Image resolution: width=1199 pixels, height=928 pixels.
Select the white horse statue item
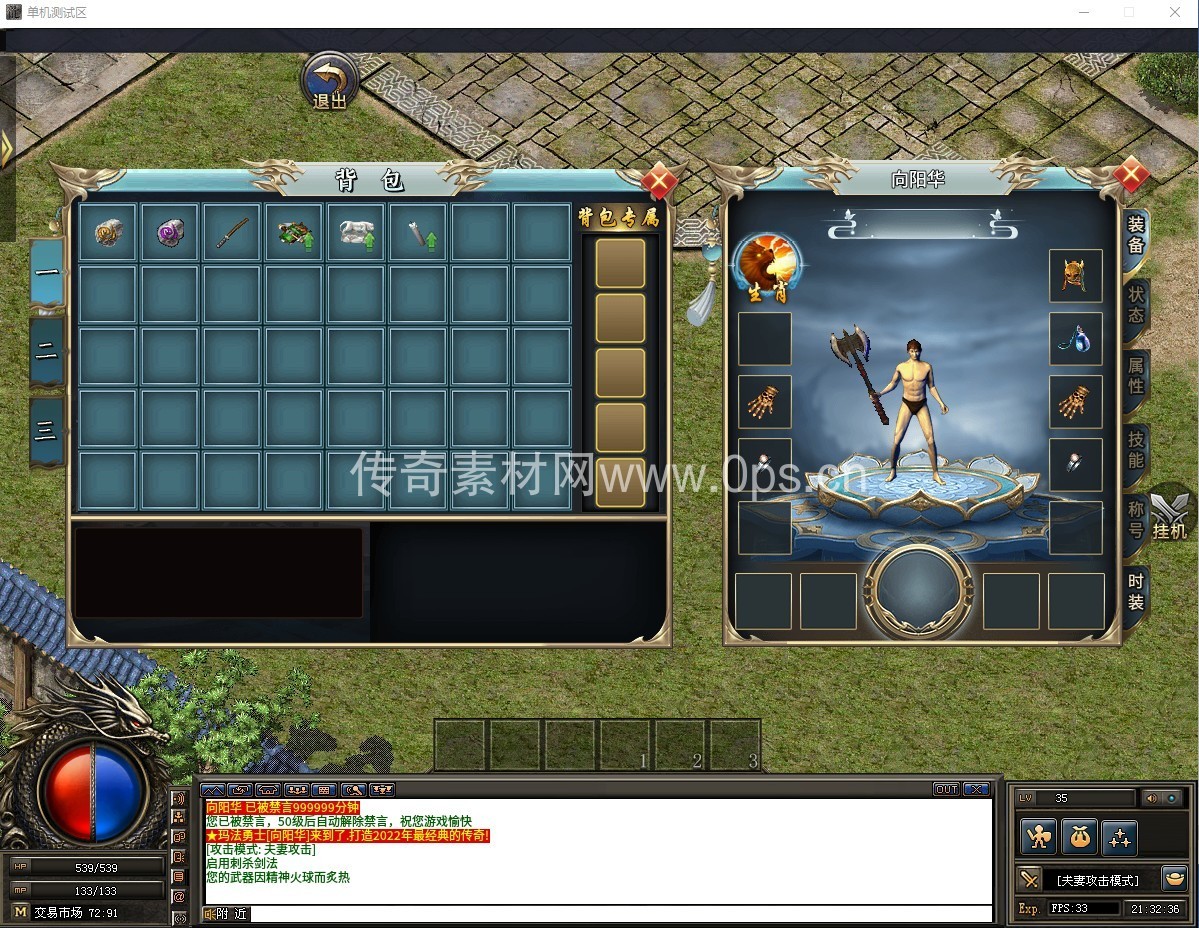point(356,232)
